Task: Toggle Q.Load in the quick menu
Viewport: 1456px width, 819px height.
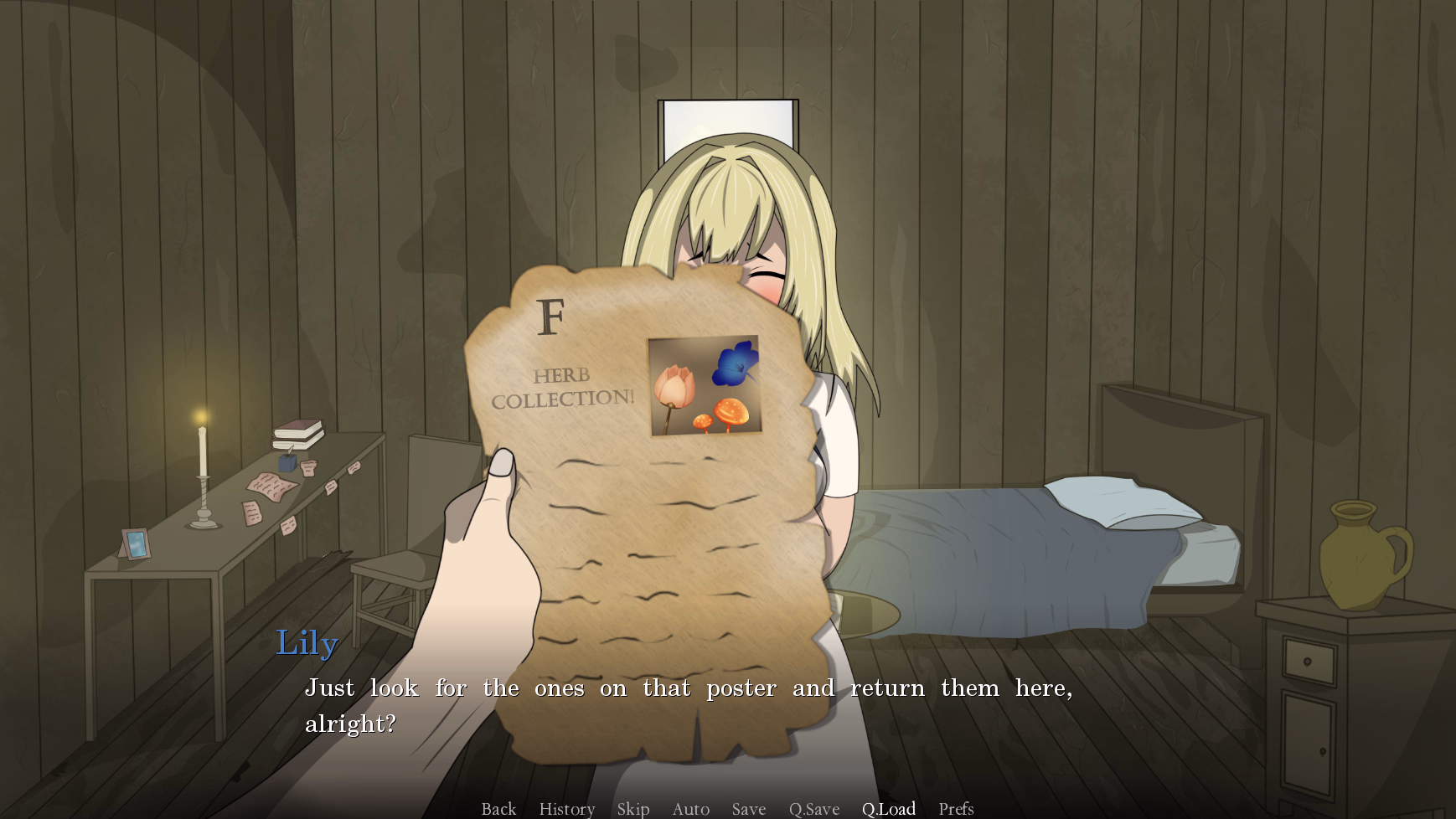Action: 889,807
